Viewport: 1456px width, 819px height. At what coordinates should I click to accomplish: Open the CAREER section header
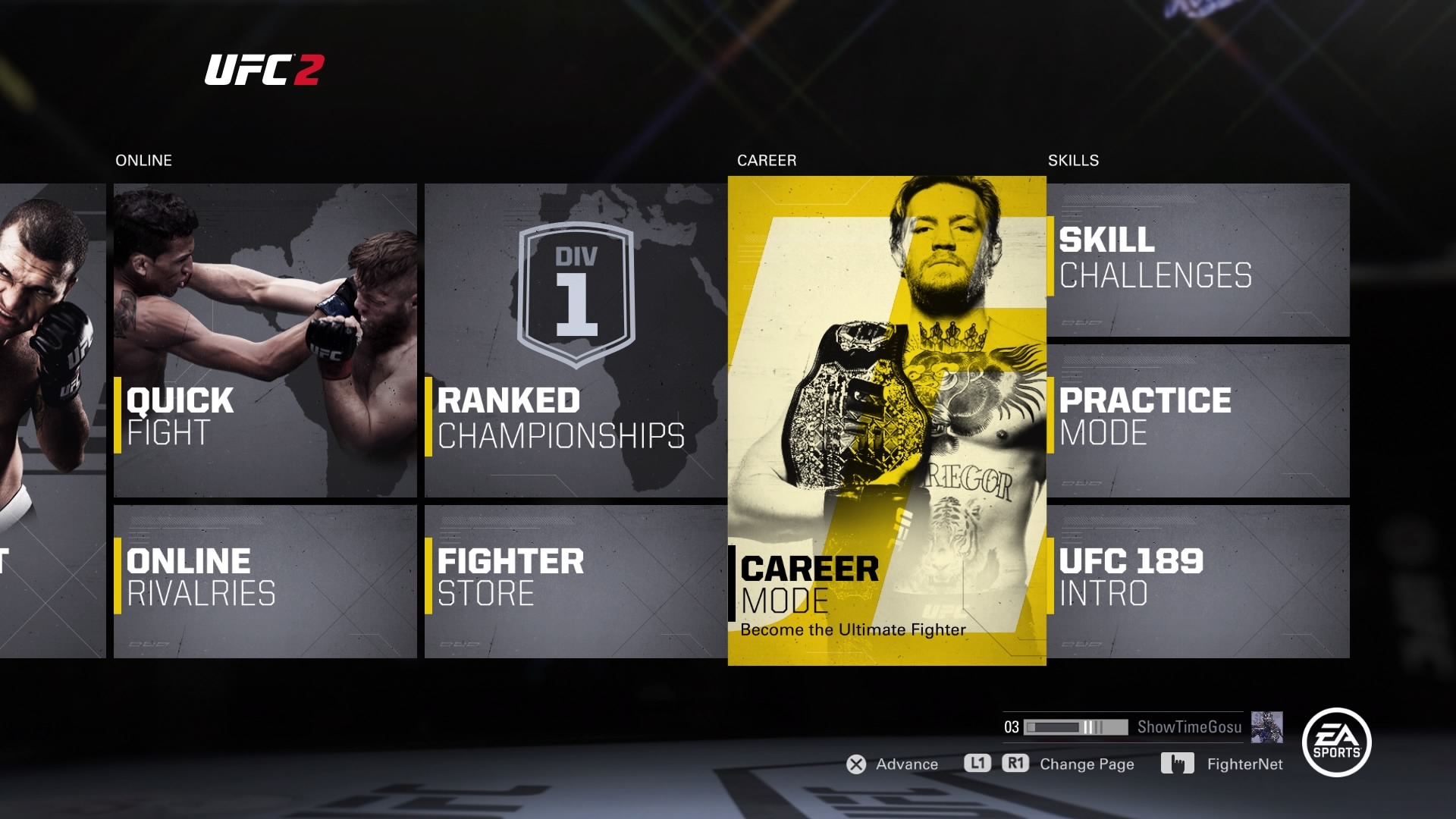pos(766,160)
